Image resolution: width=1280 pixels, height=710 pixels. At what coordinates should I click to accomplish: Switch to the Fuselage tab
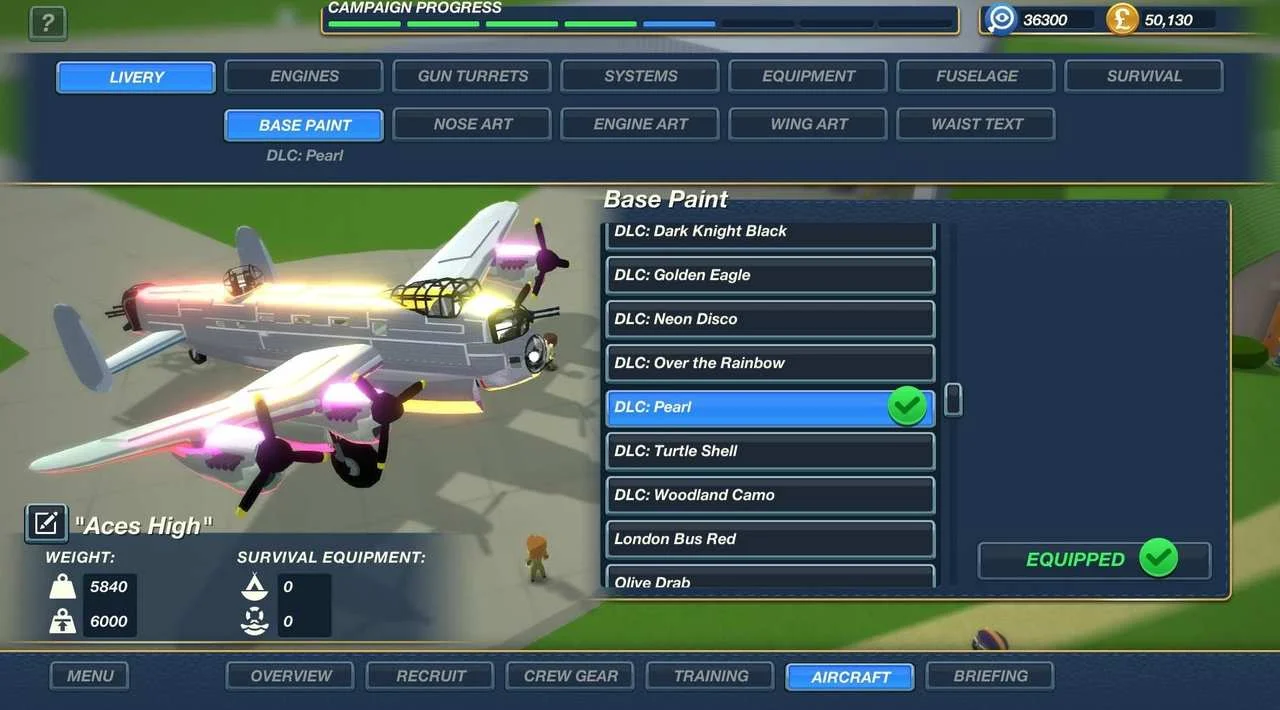[x=976, y=76]
